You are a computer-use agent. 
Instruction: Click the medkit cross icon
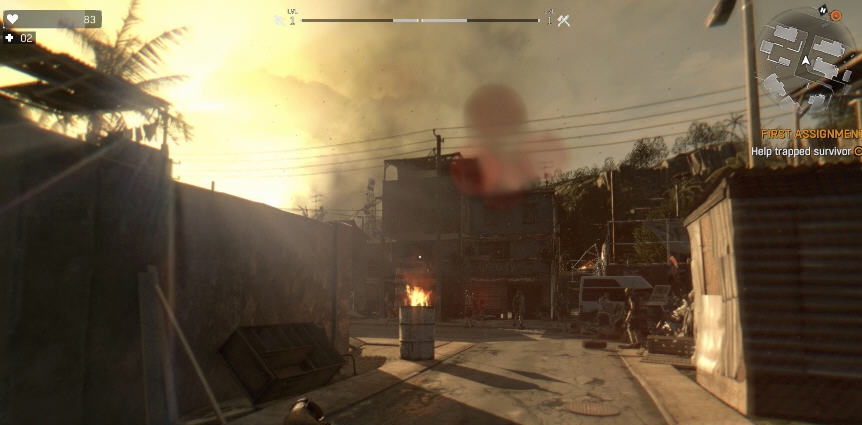pos(10,38)
